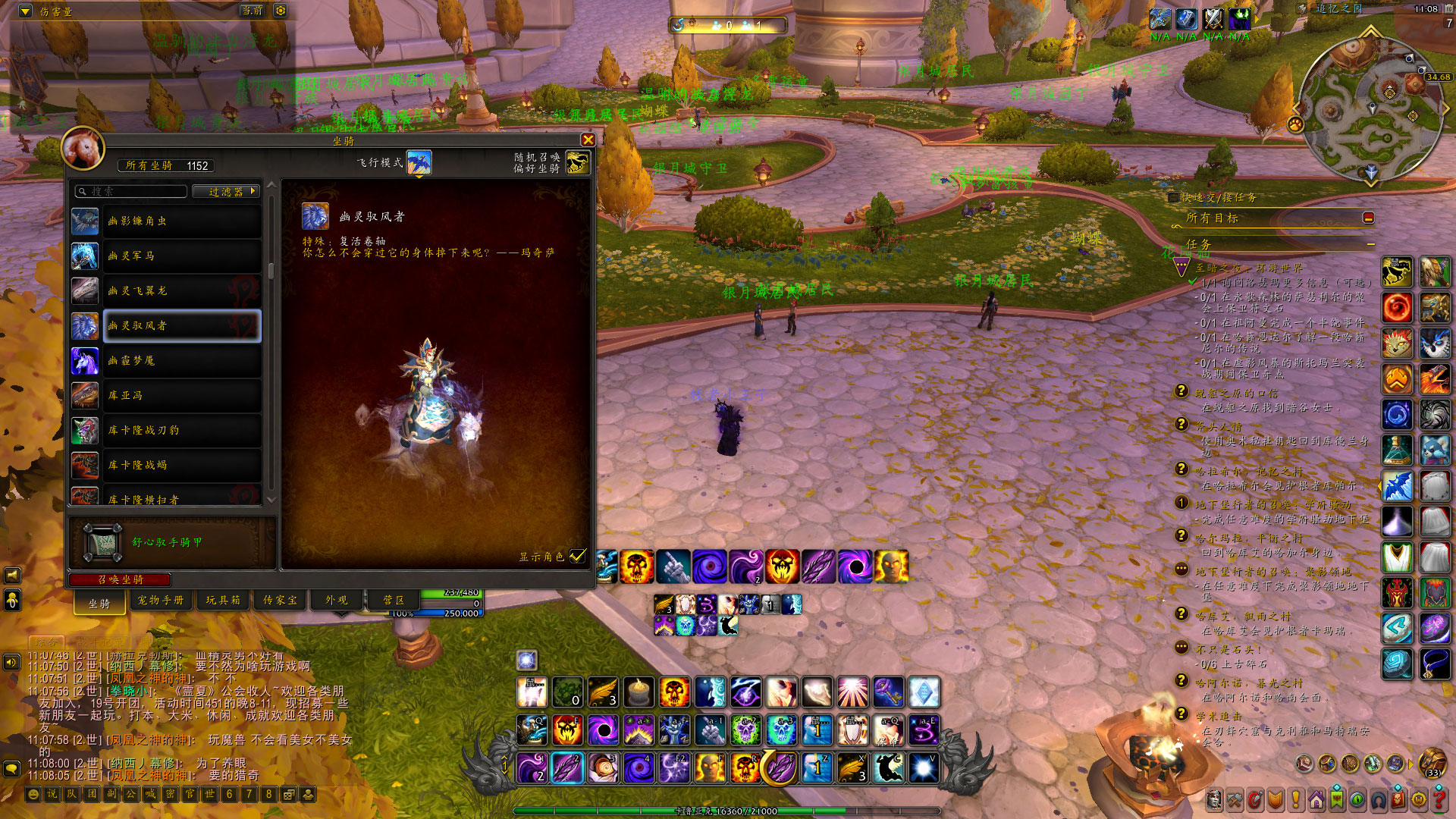Choose 幽灵飞翼龙 from the mount list
This screenshot has width=1456, height=819.
pyautogui.click(x=181, y=291)
